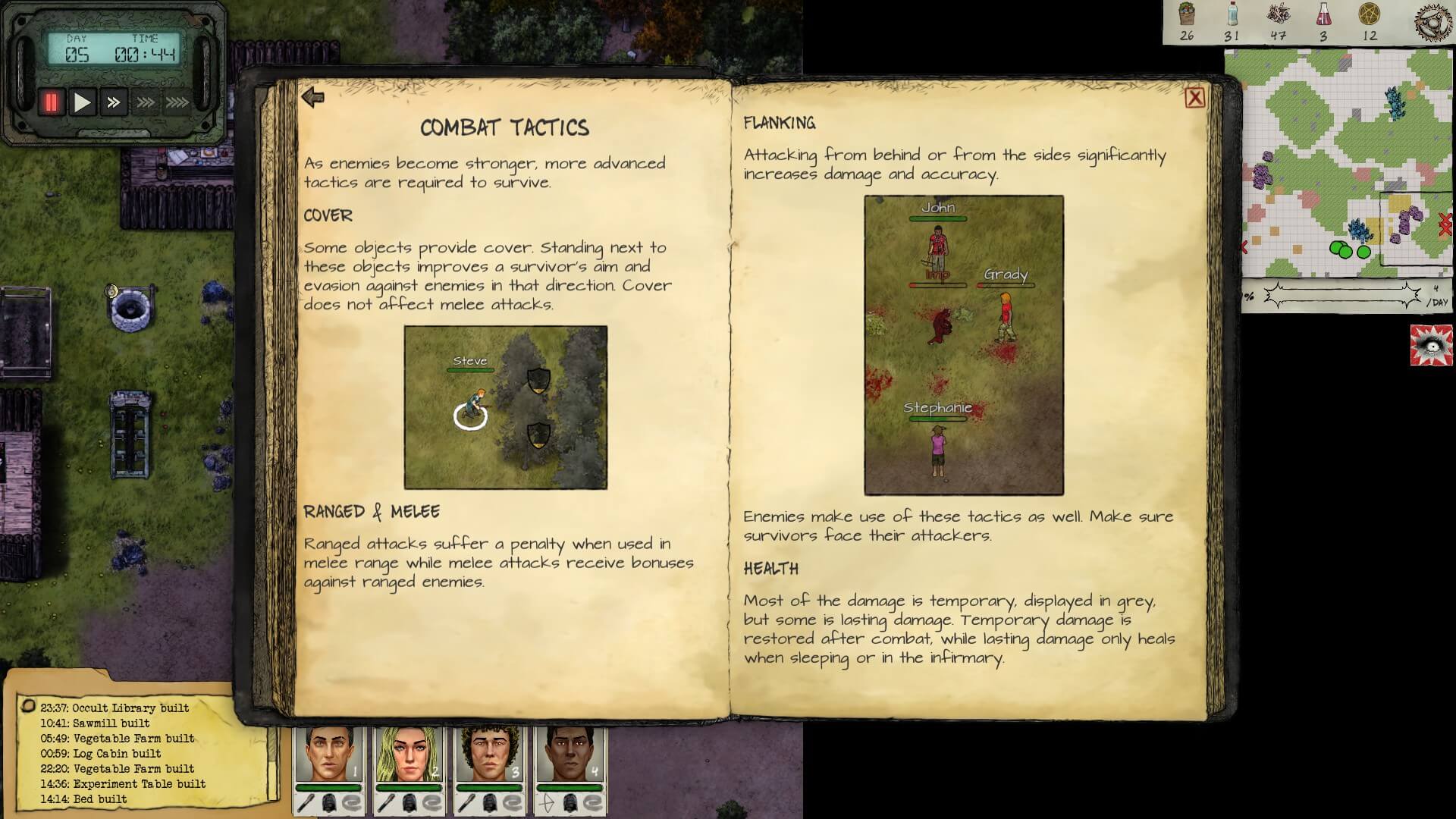Click the bow weapon slot of survivor 4
The image size is (1456, 819).
pyautogui.click(x=547, y=803)
